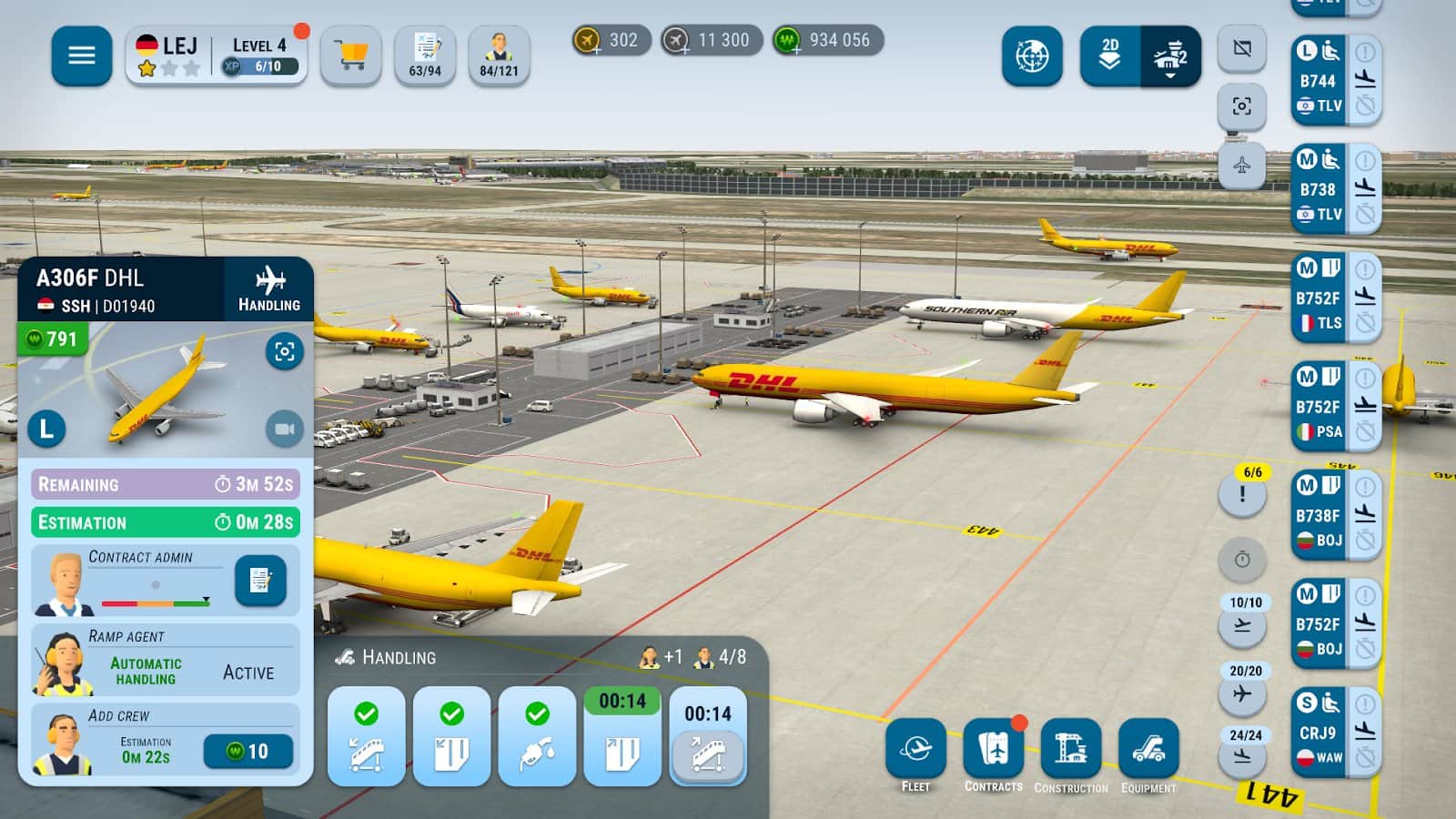Open the staff panel showing 84/121
Viewport: 1456px width, 819px height.
point(499,56)
